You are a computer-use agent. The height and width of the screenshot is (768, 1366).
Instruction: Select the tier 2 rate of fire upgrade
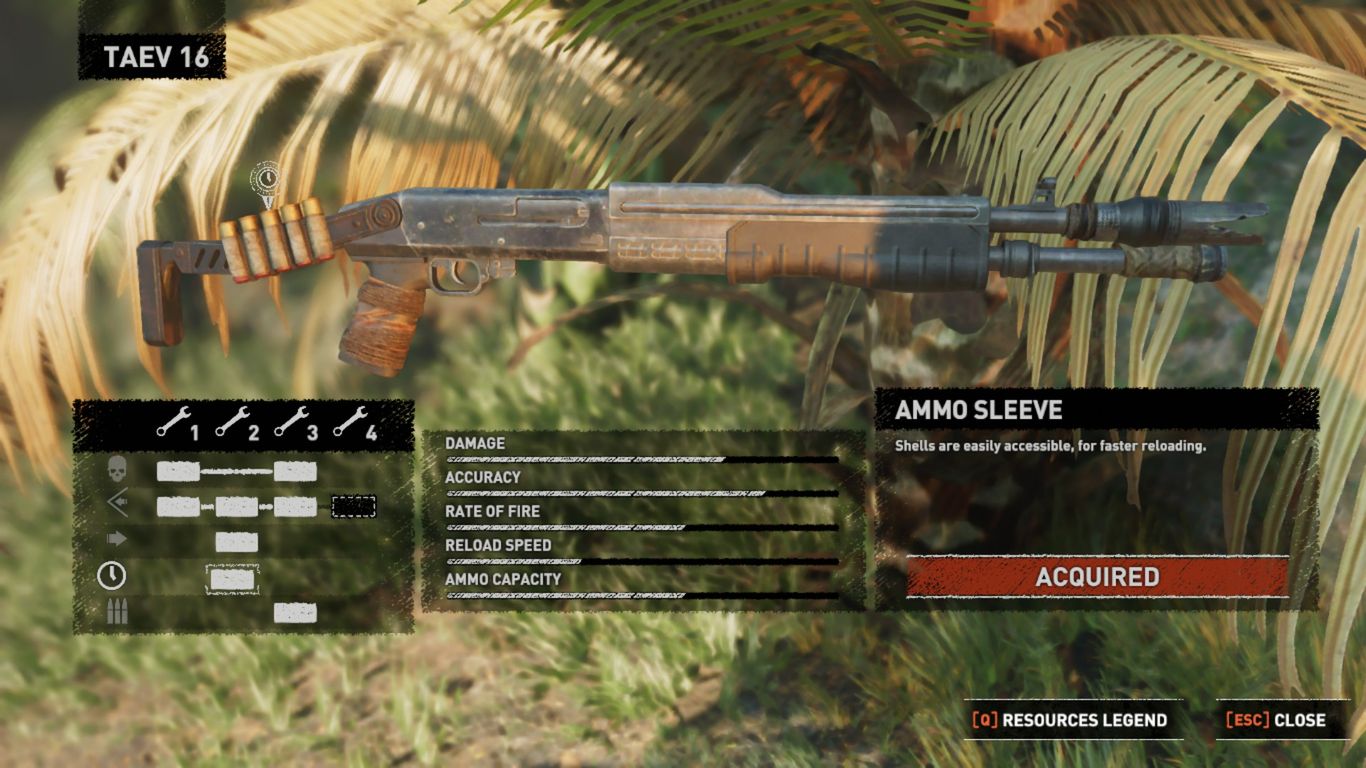[x=237, y=542]
